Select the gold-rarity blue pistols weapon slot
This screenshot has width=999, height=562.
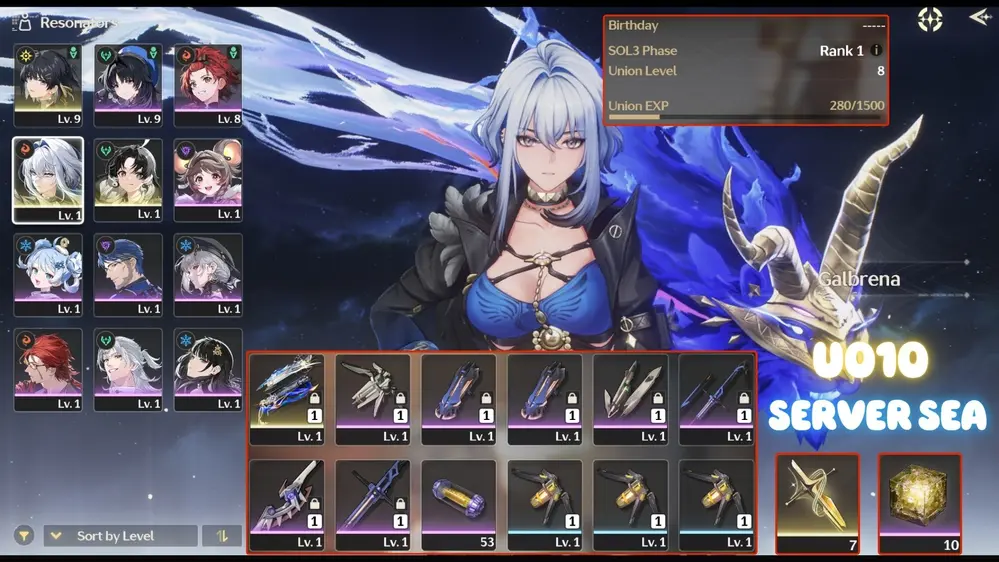[x=286, y=398]
